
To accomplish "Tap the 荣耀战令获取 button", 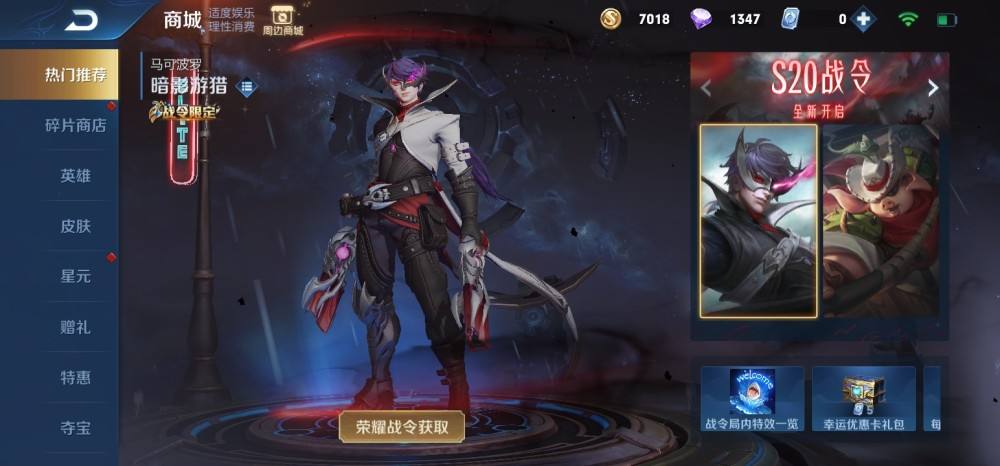I will pyautogui.click(x=401, y=427).
